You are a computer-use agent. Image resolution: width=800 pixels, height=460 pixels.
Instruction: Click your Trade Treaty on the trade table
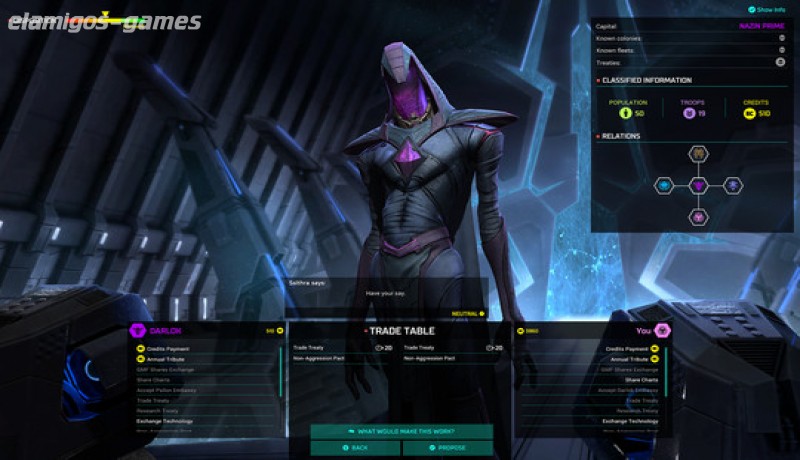pos(419,348)
